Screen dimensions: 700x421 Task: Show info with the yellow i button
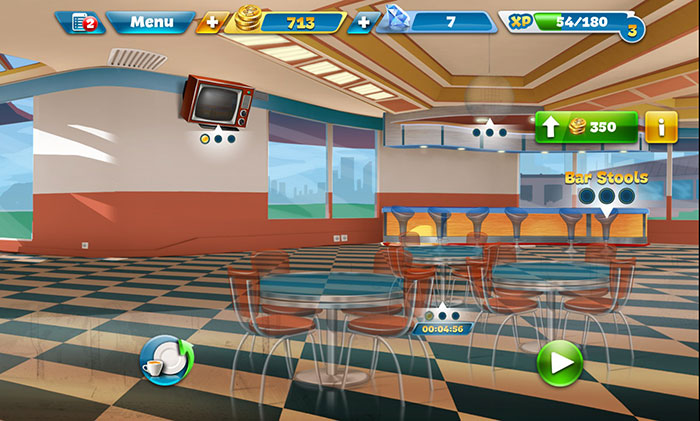[x=661, y=127]
